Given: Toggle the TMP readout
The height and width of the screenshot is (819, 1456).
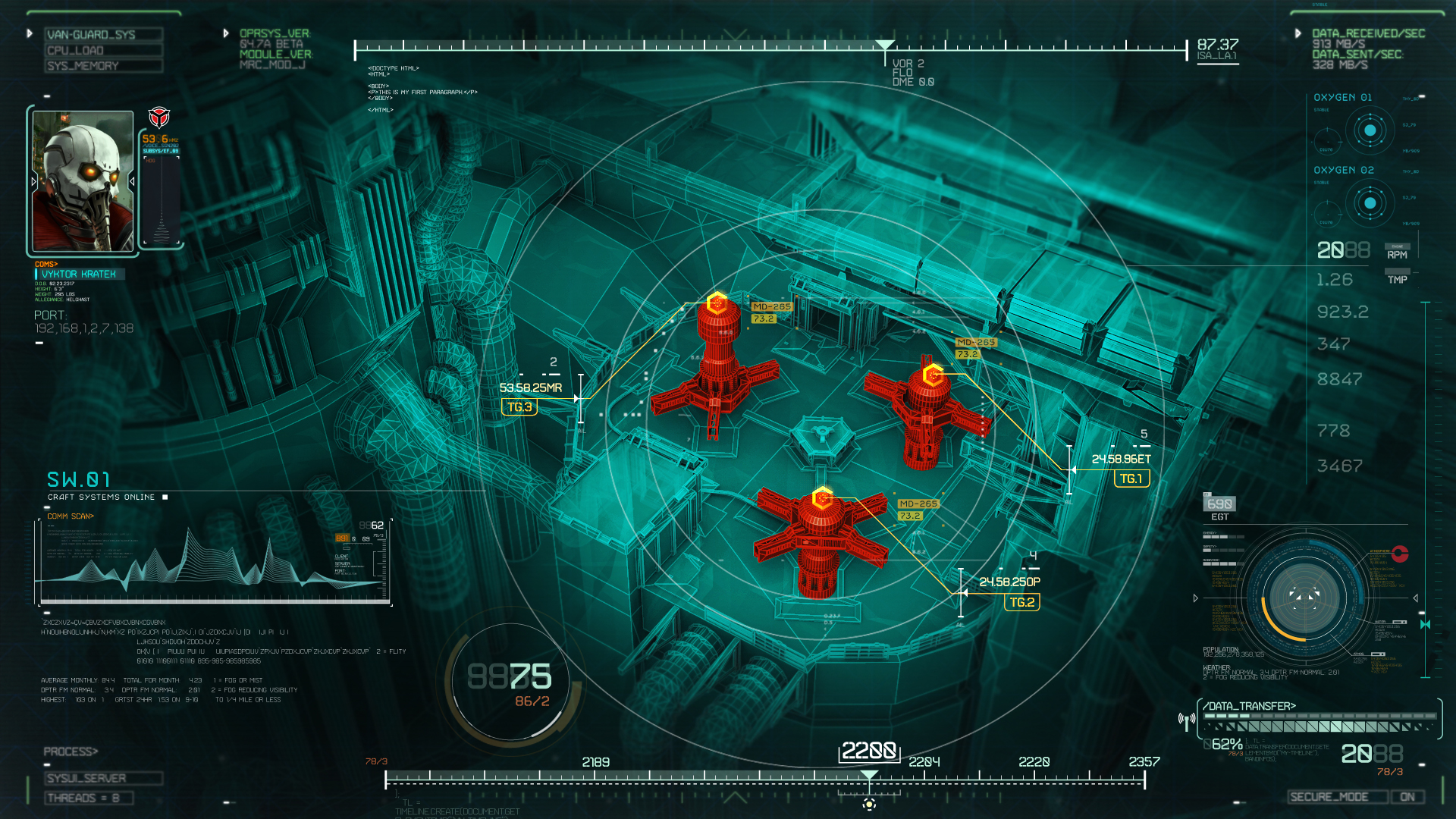Looking at the screenshot, I should point(1398,280).
